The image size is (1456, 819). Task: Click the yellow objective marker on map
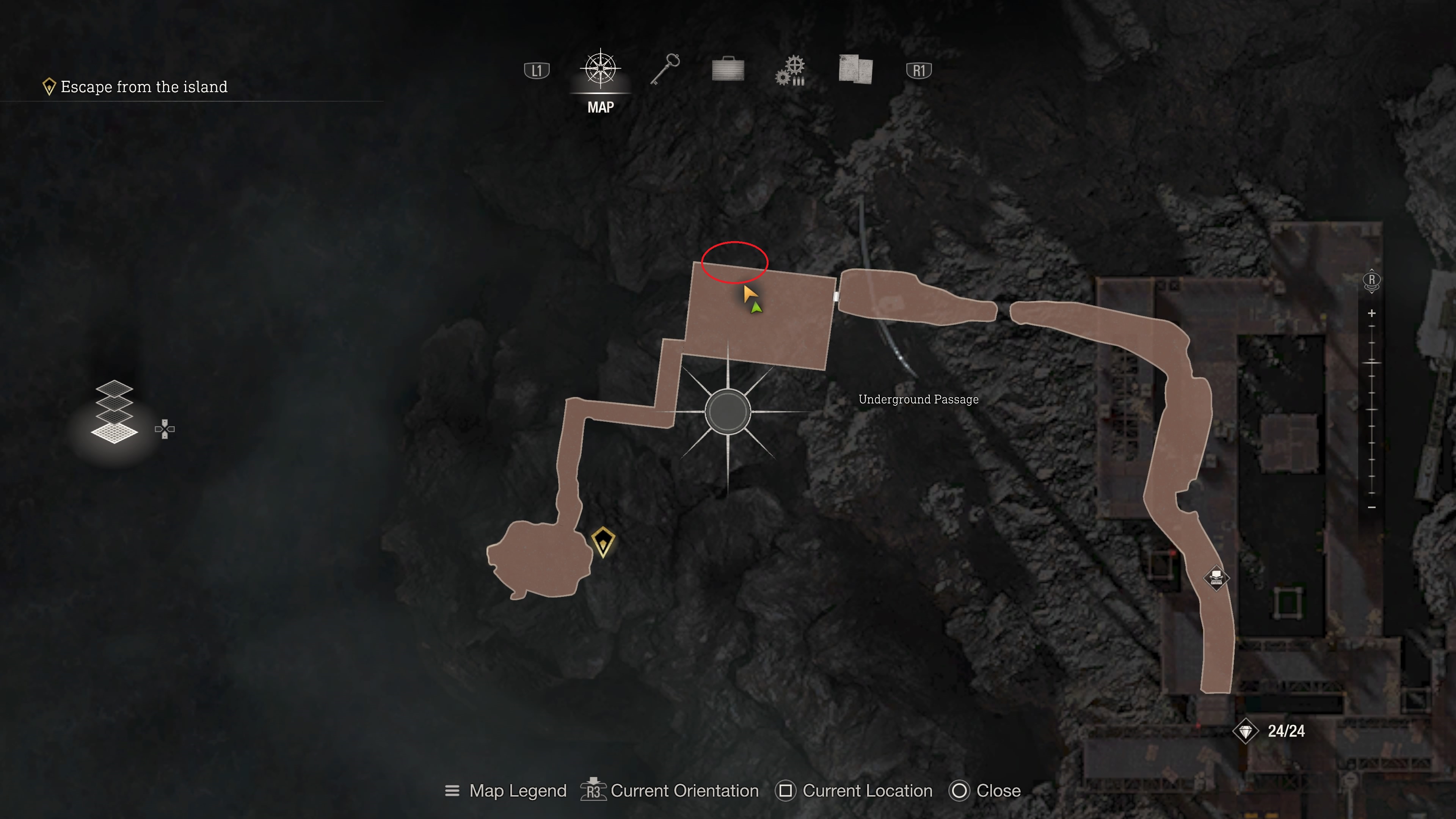(602, 541)
